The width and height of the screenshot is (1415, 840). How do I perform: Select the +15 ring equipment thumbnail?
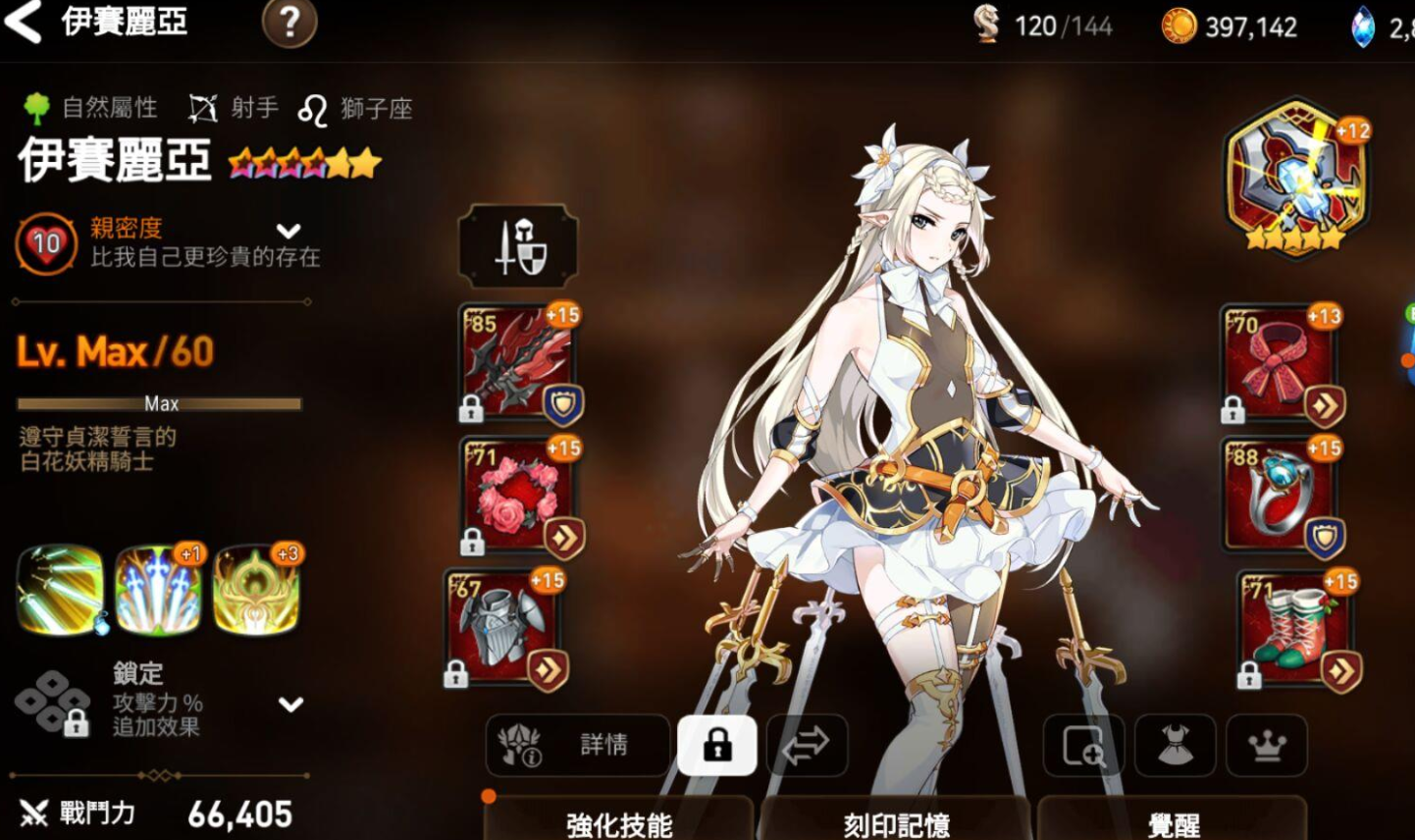click(1281, 491)
